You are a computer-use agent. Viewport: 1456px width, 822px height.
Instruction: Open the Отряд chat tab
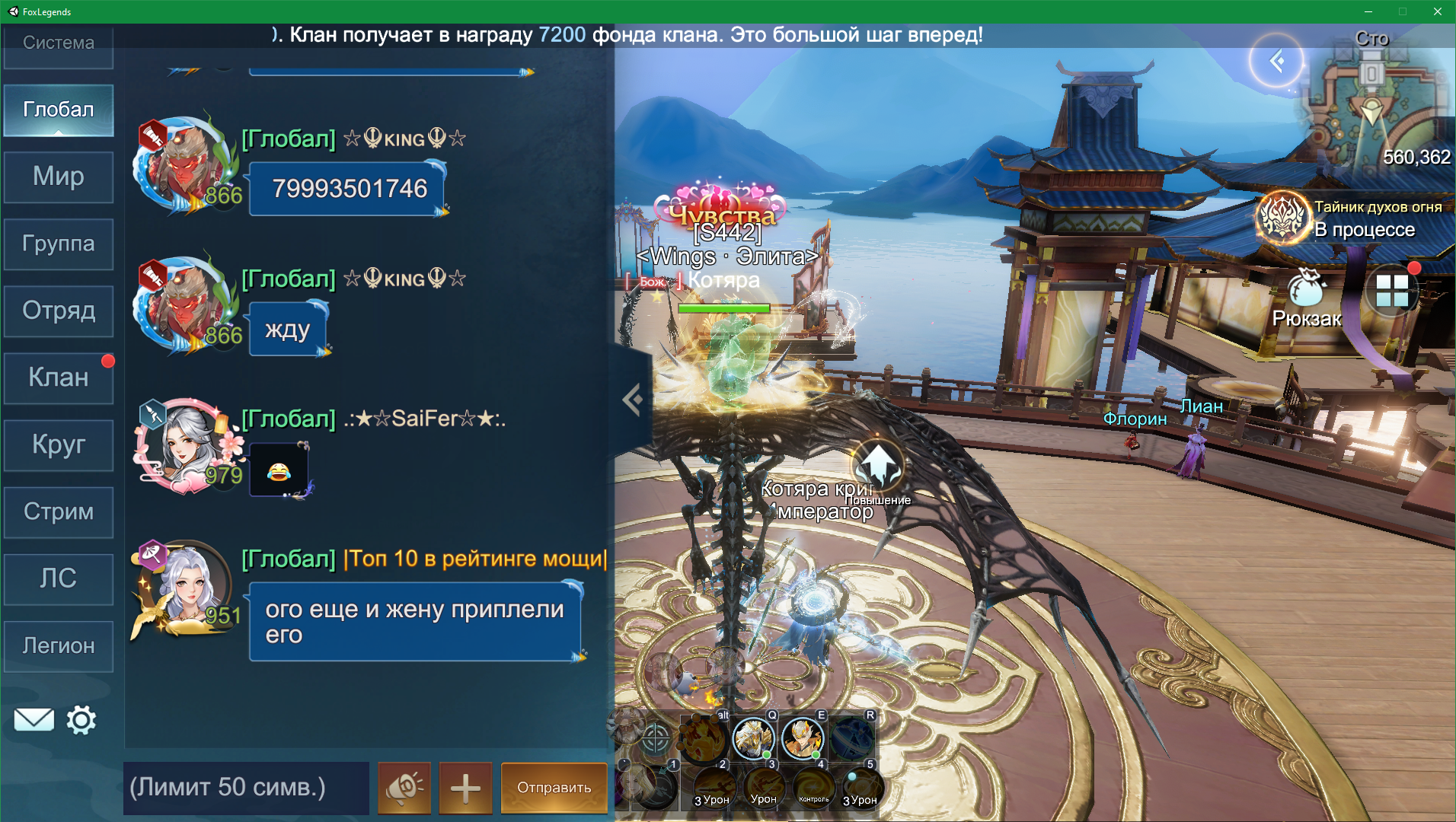(x=59, y=311)
